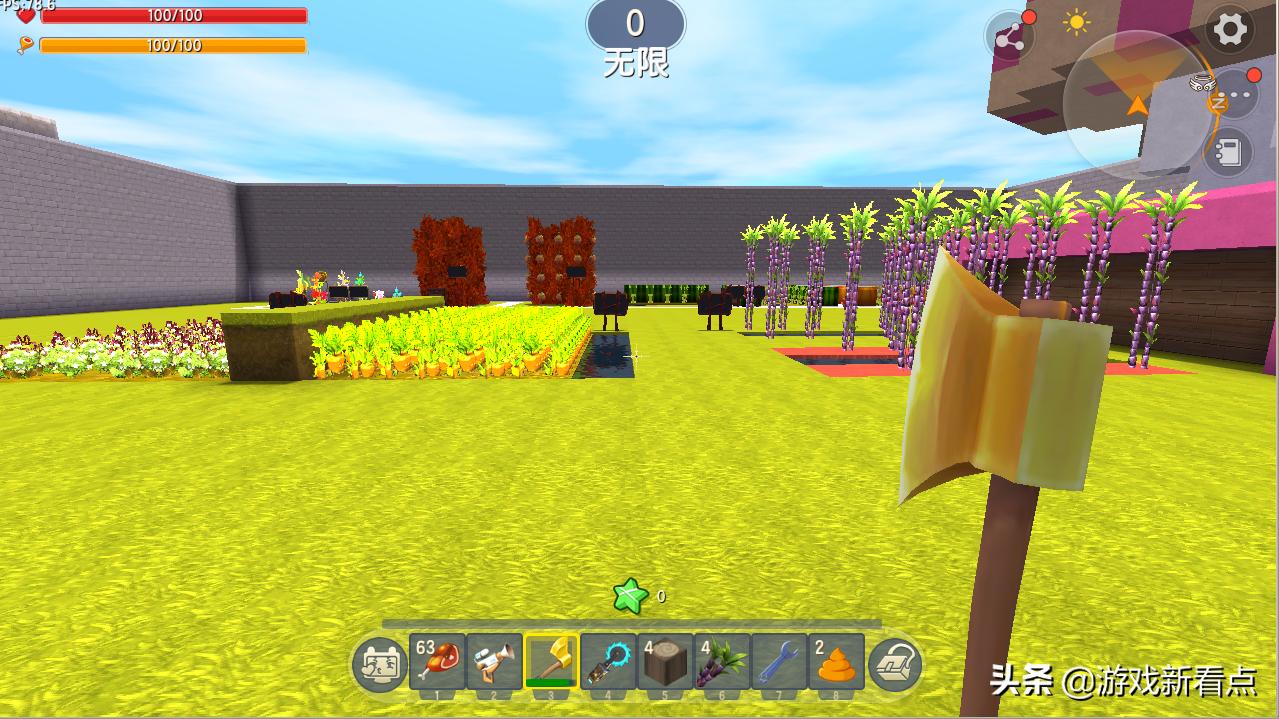Screen dimensions: 1279x719
Task: Select the megaphone tool hotbar slot
Action: [x=494, y=661]
